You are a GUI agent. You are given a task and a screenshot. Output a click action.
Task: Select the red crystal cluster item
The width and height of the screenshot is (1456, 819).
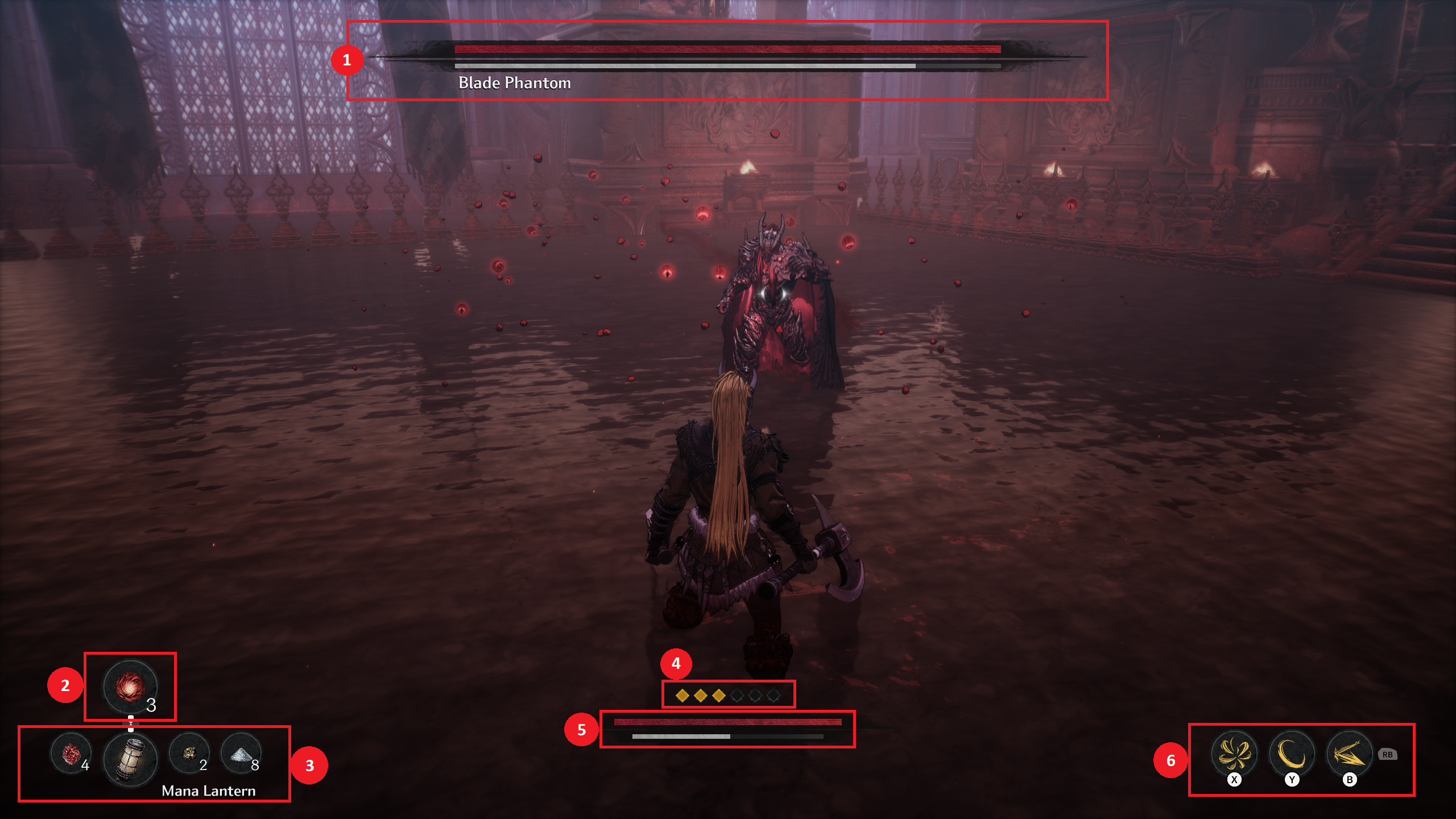pos(71,754)
